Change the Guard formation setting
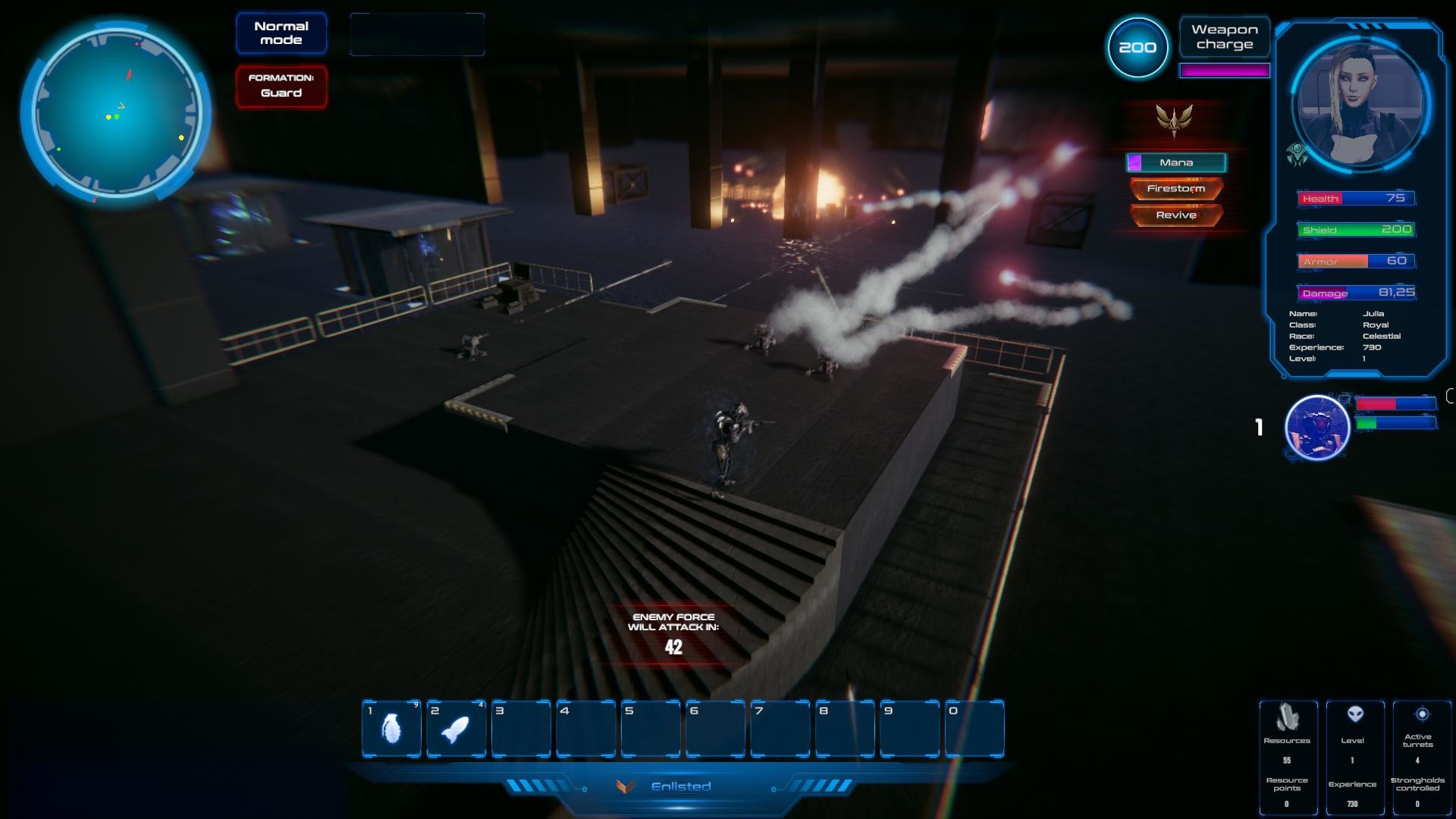Viewport: 1456px width, 819px height. (281, 86)
